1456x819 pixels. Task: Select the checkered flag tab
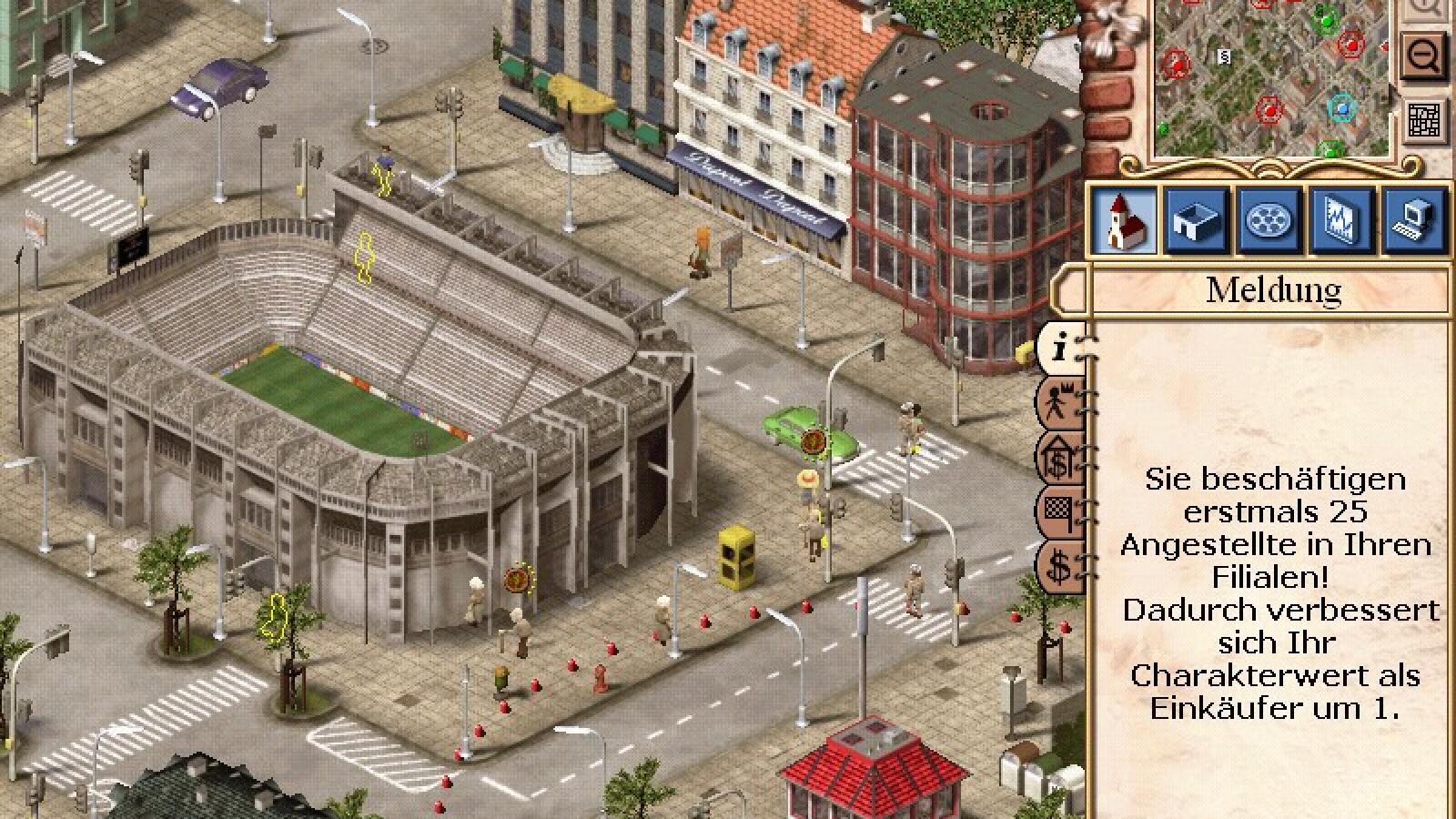click(x=1061, y=511)
